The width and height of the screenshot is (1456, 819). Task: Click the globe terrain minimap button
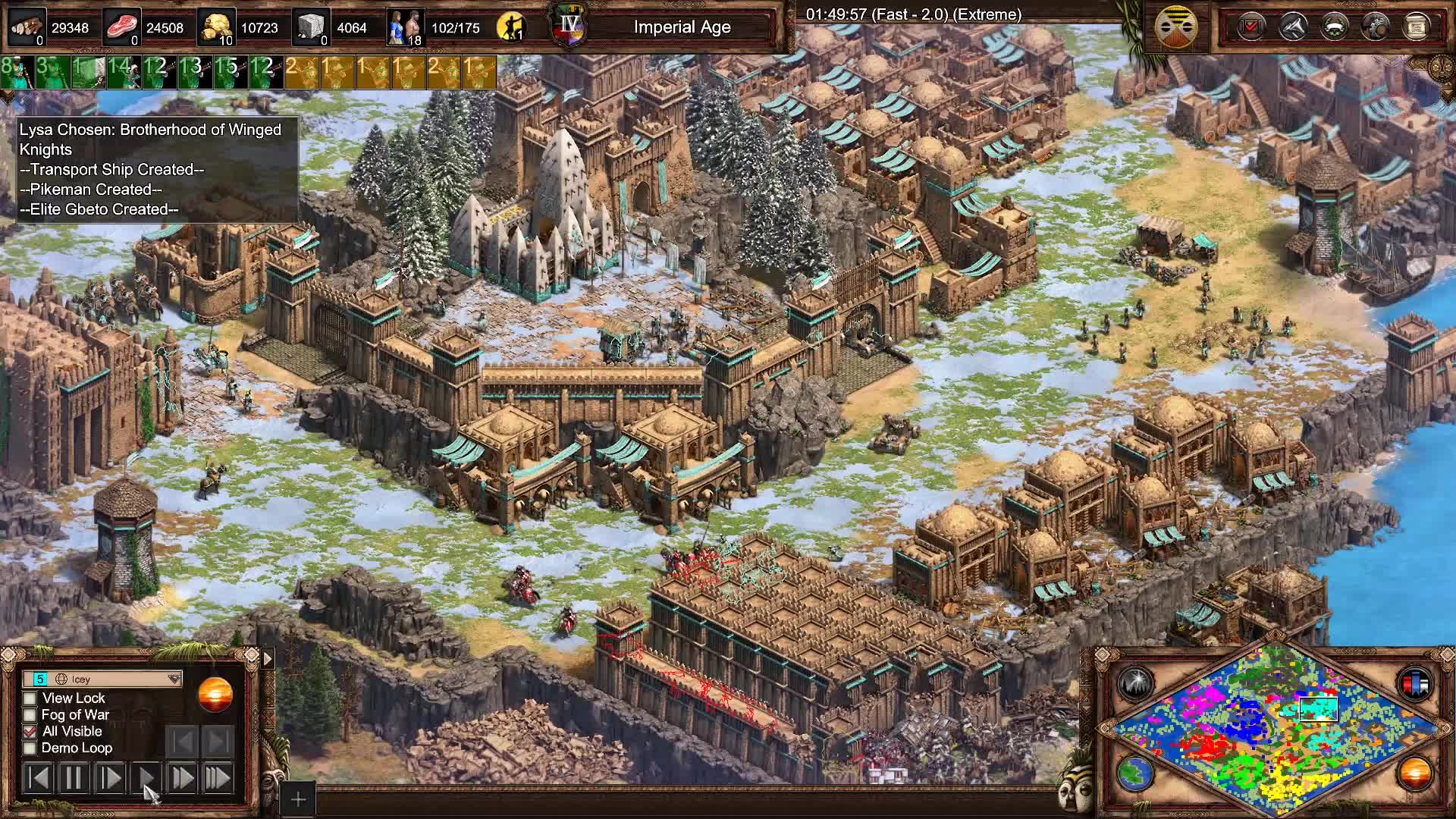[x=1135, y=773]
